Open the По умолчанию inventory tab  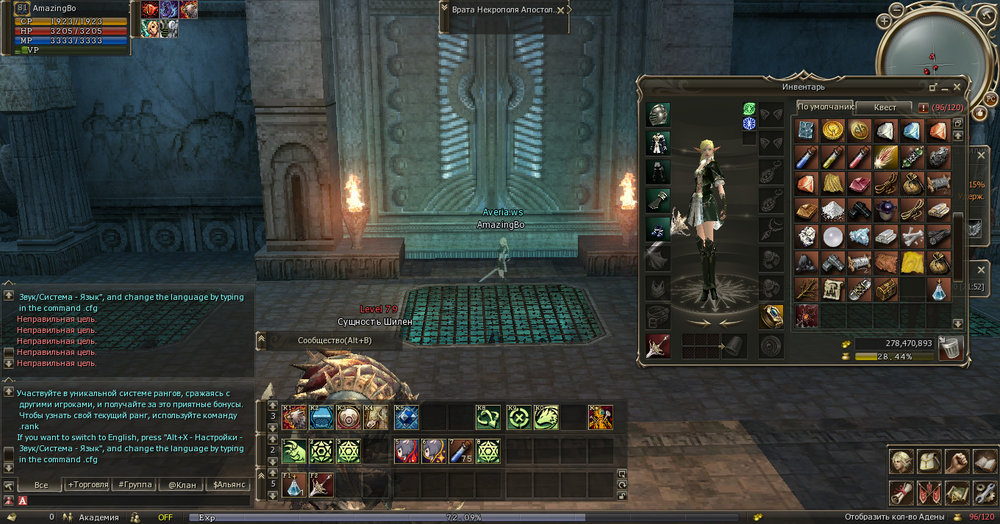pyautogui.click(x=826, y=107)
